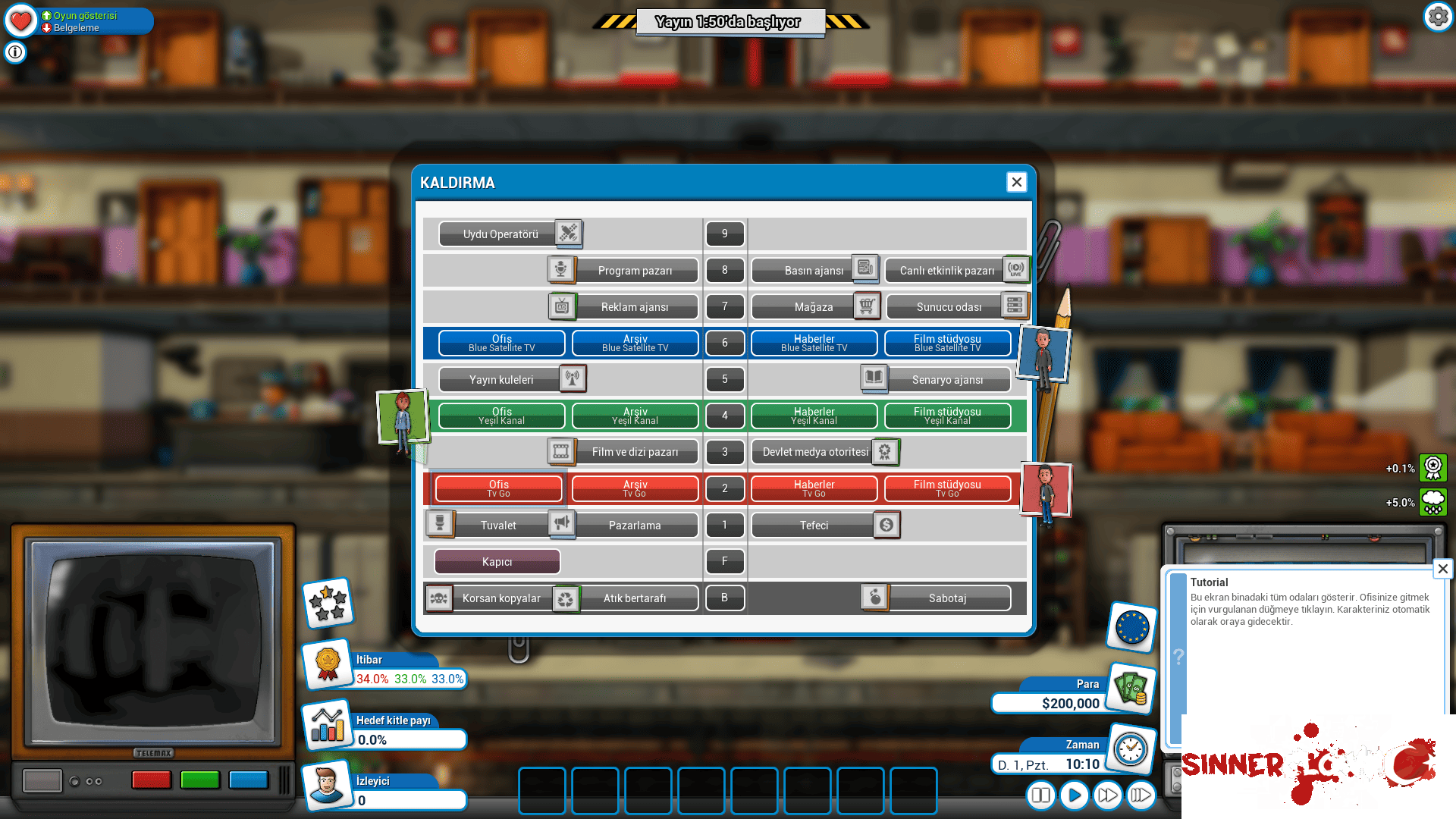Click the Mağaza shopping cart icon
Viewport: 1456px width, 819px height.
point(866,306)
